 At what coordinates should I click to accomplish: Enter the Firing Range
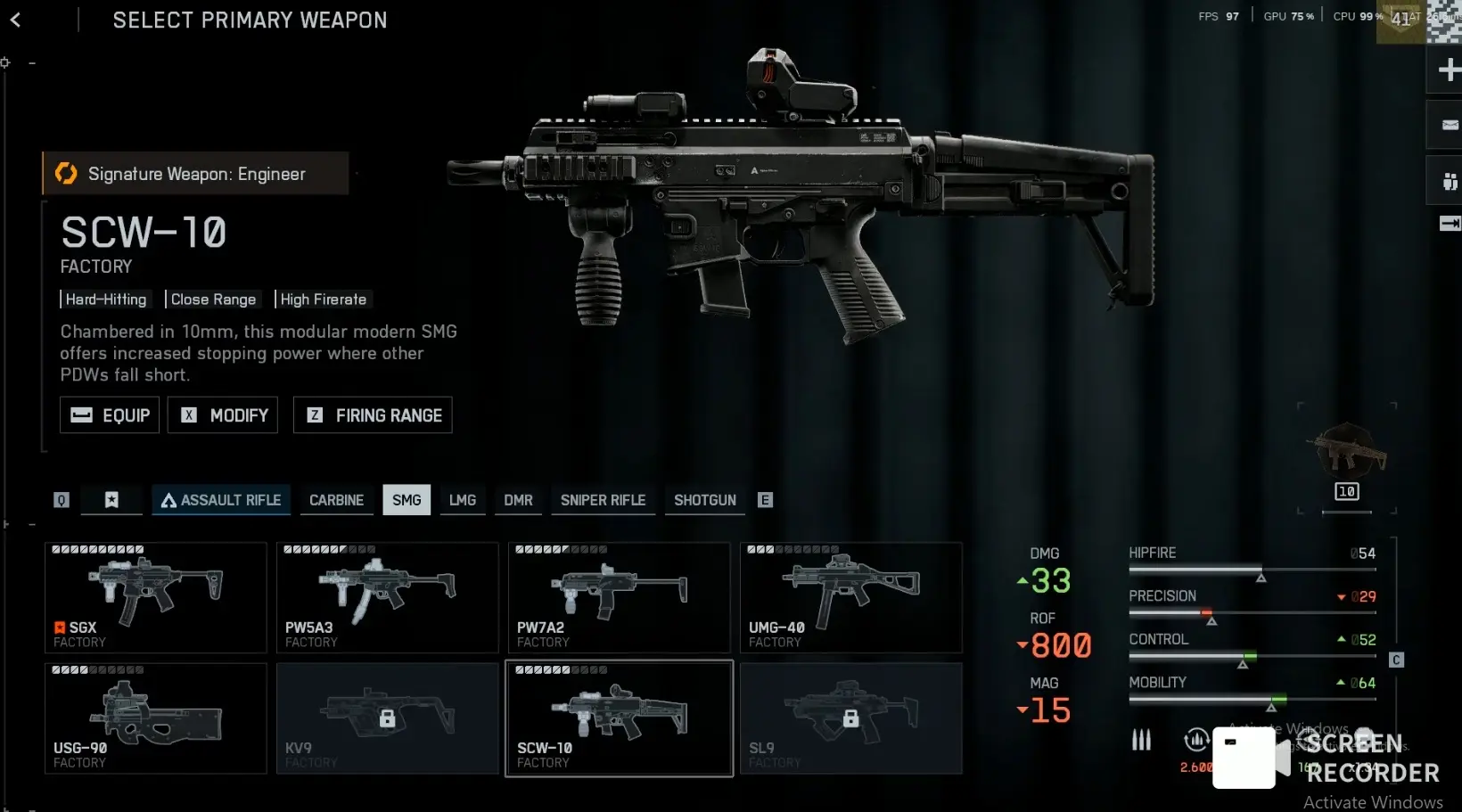[373, 415]
